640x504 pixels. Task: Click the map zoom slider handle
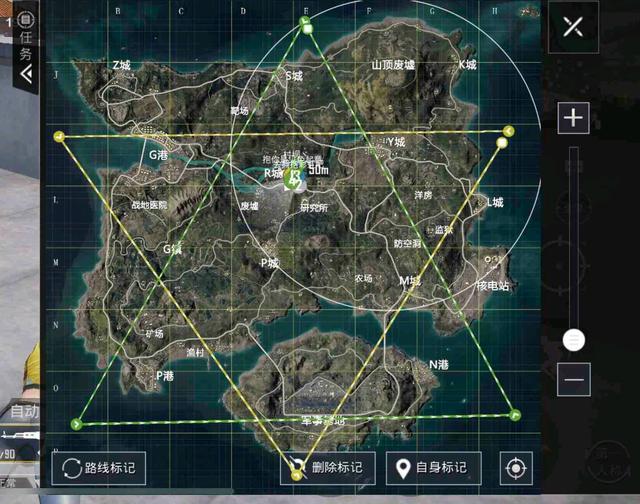pyautogui.click(x=574, y=340)
